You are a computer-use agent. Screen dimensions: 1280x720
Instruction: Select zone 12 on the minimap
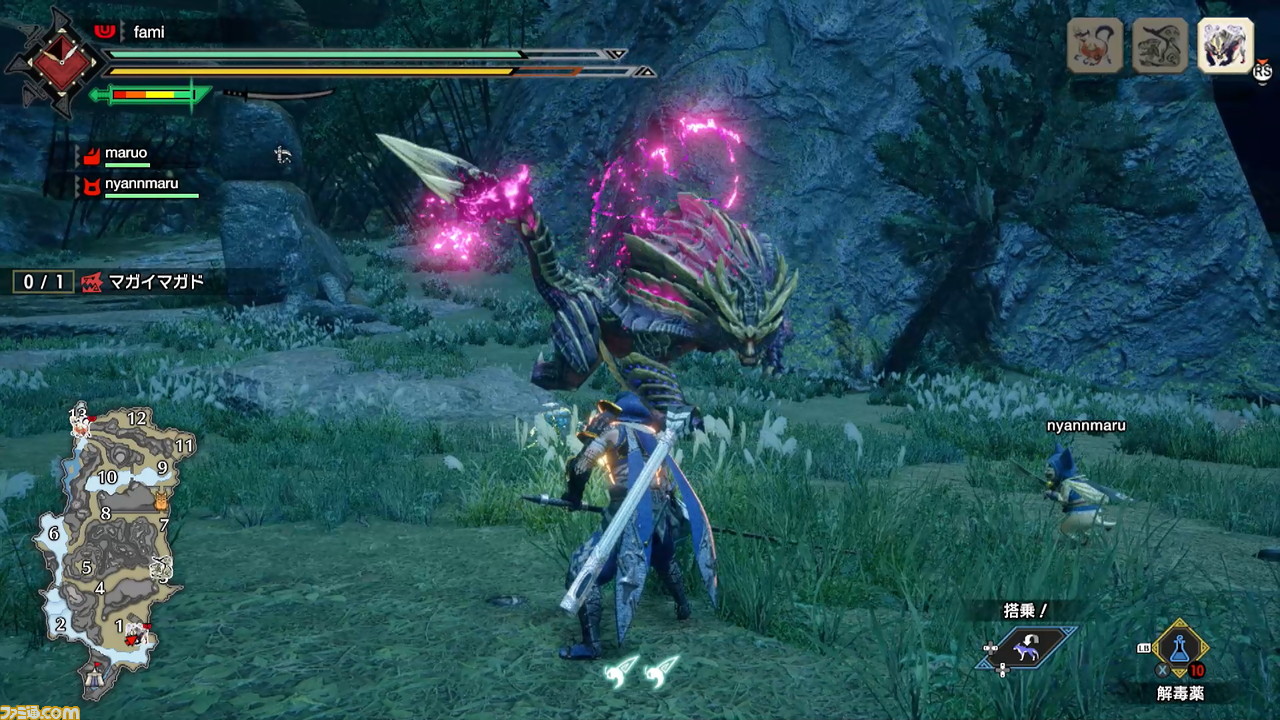(136, 417)
